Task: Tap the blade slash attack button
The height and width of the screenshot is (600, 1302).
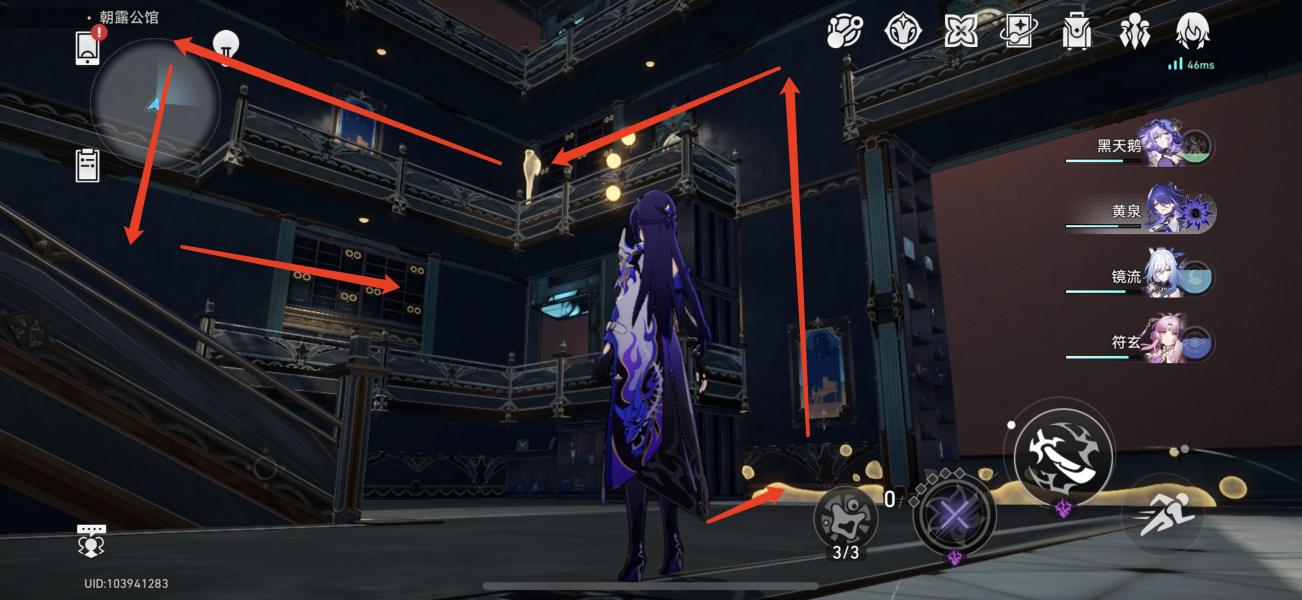Action: tap(1063, 456)
